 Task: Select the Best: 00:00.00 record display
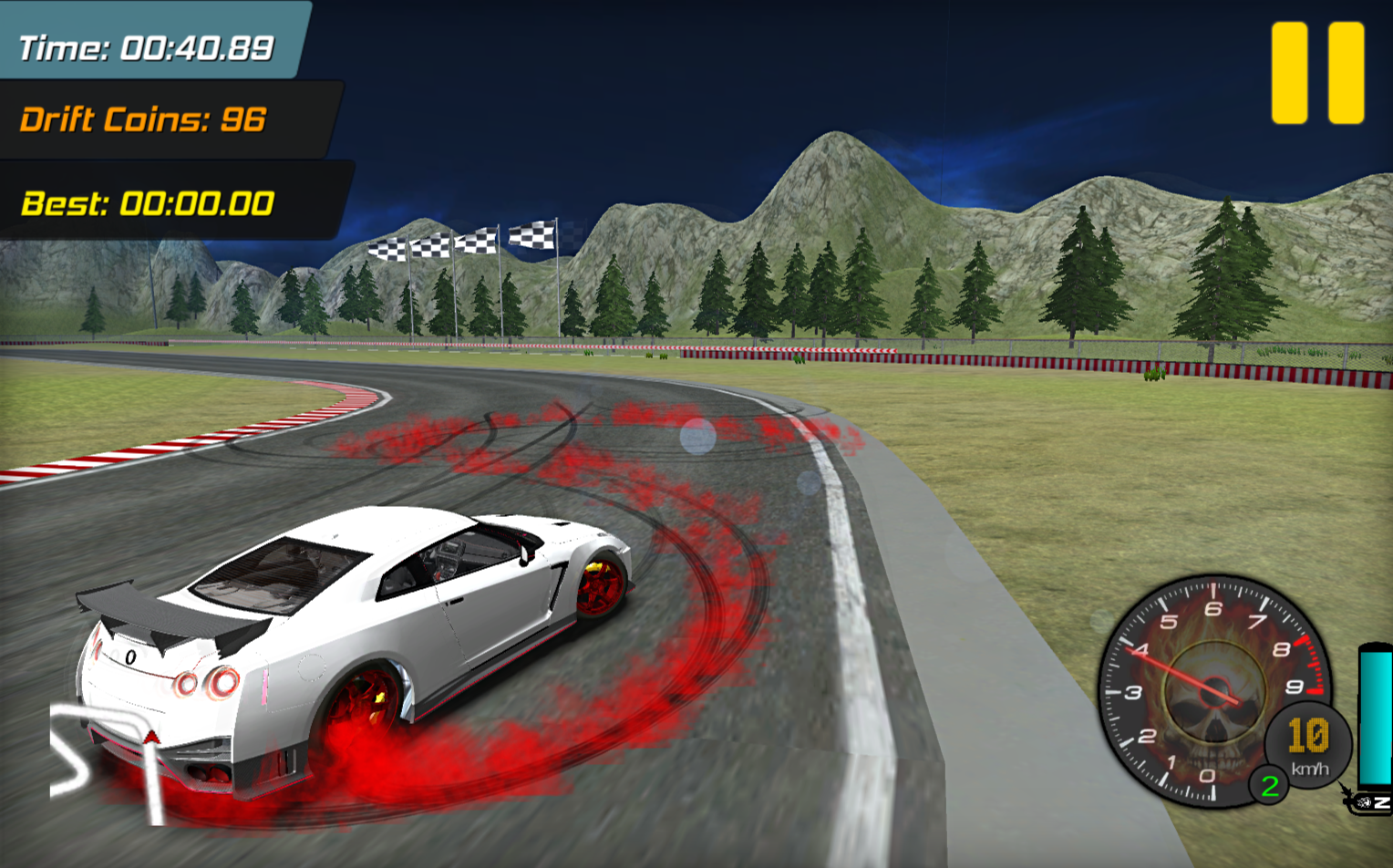click(x=146, y=201)
